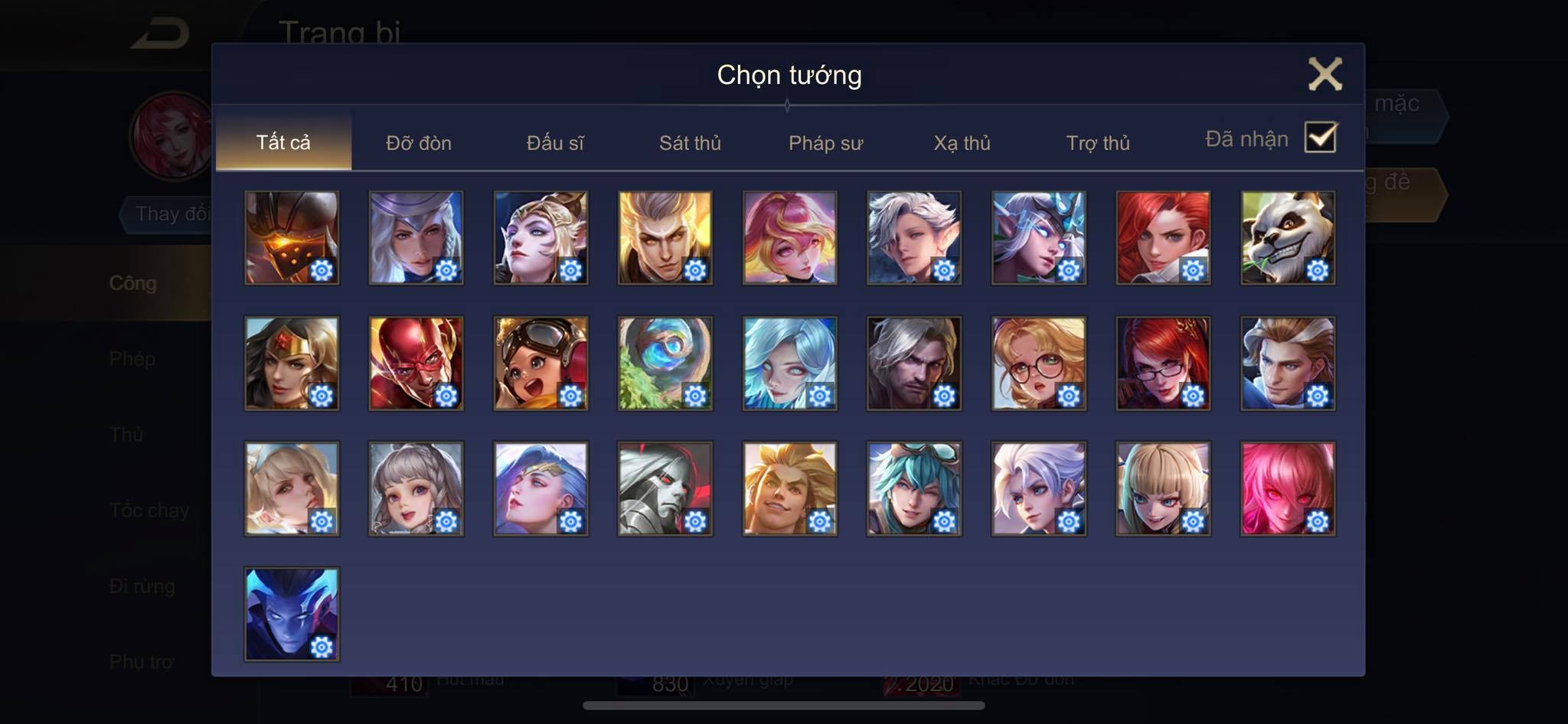
Task: Pick The Flash hero portrait
Action: coord(416,363)
